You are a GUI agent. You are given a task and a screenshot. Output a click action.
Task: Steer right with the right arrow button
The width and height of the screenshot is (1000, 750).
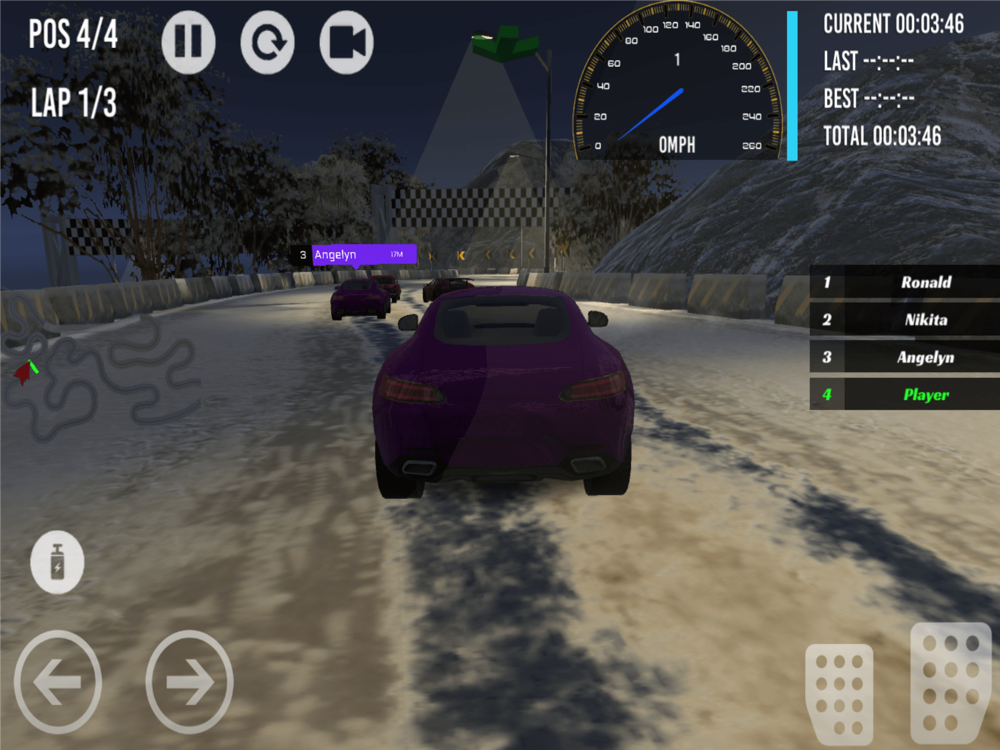pyautogui.click(x=189, y=682)
